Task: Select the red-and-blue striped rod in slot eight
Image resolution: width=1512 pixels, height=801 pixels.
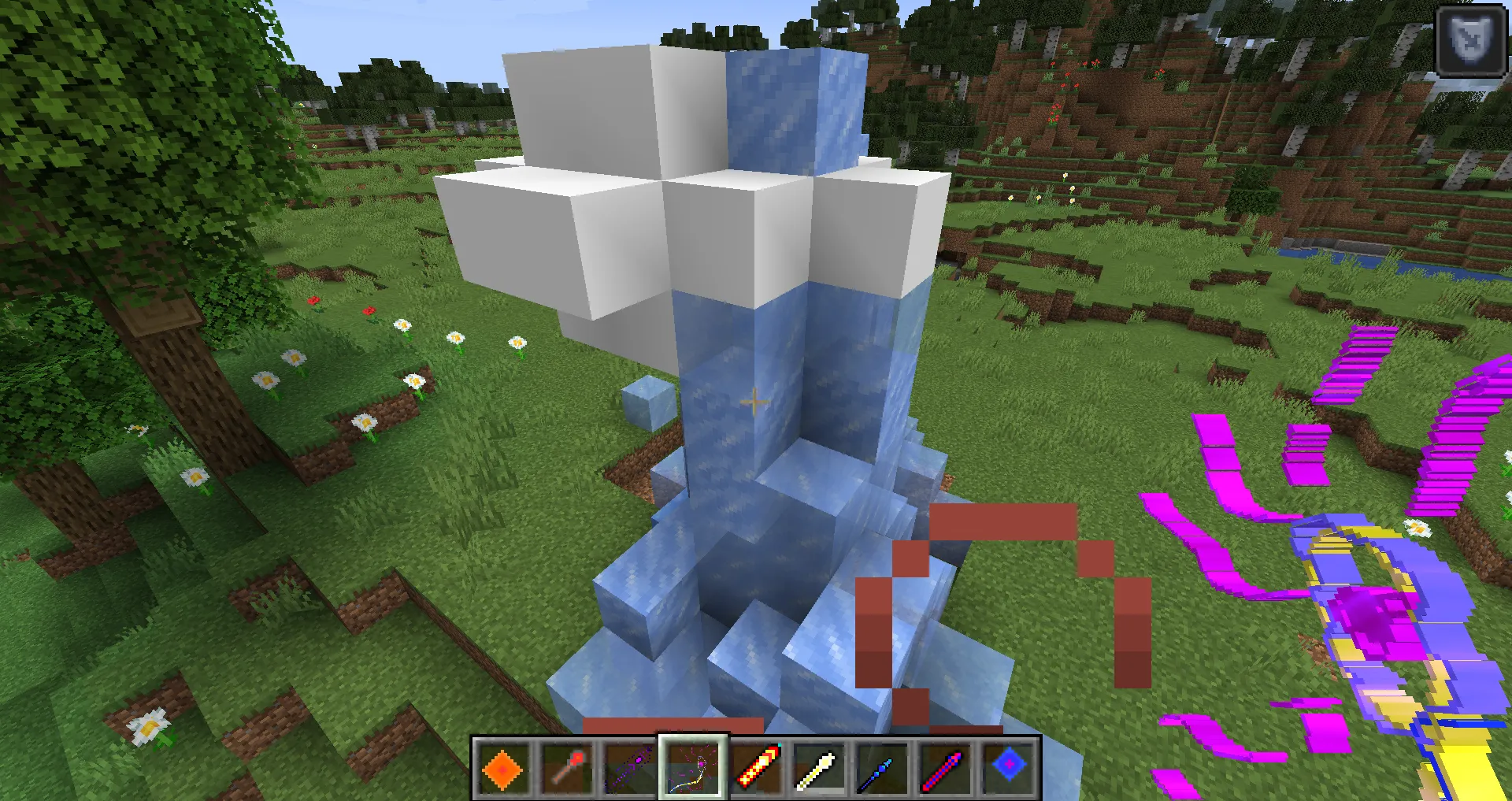Action: [x=945, y=769]
